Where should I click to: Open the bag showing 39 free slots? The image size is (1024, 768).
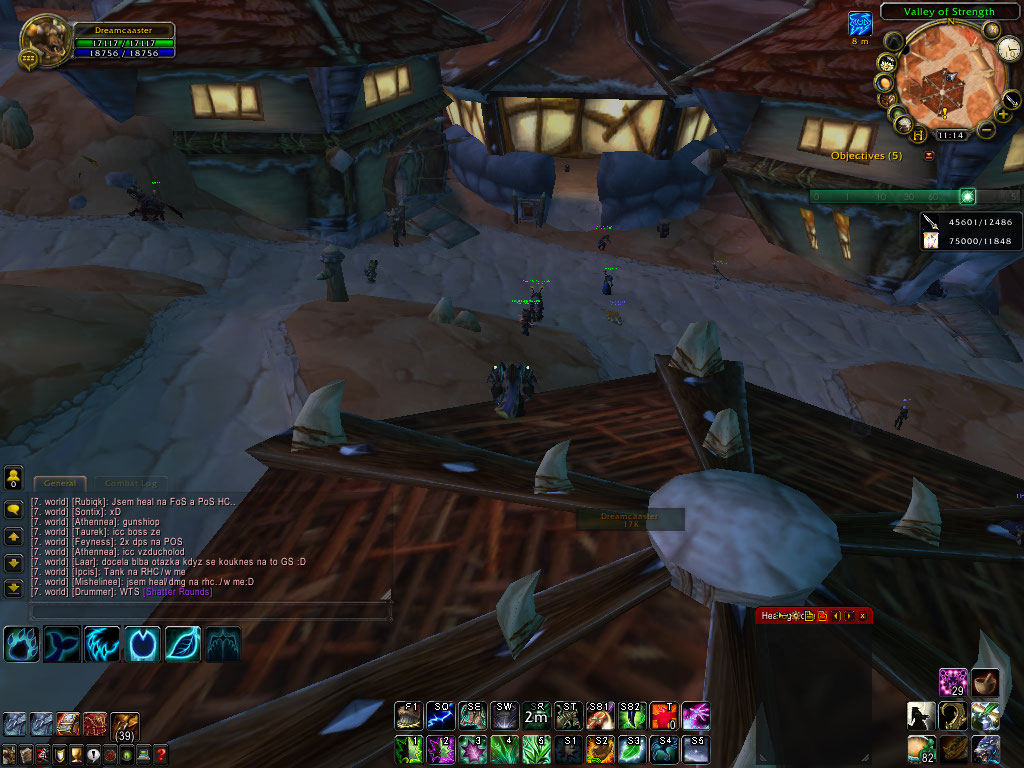pos(125,726)
